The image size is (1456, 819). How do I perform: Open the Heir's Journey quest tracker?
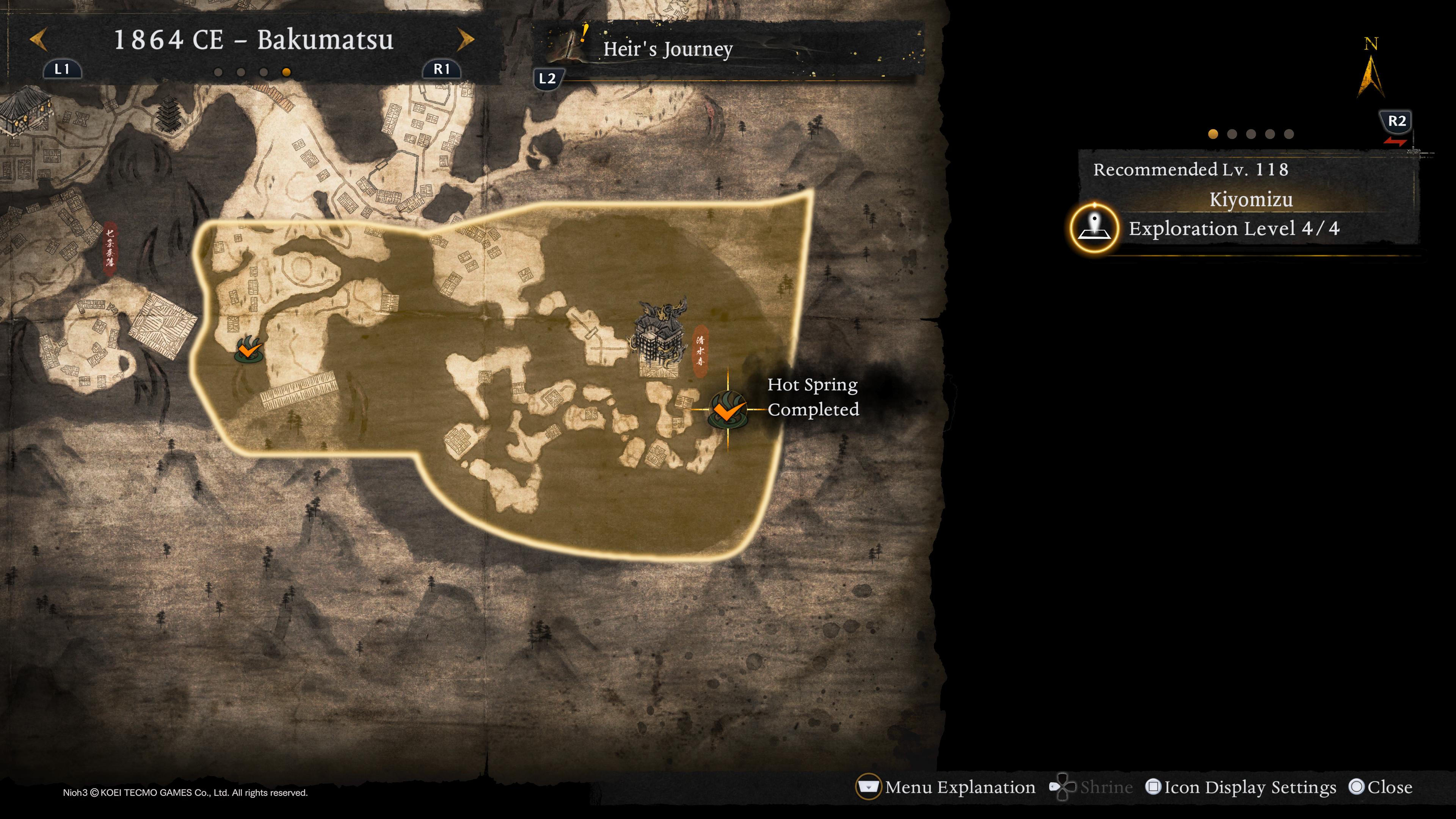coord(667,49)
